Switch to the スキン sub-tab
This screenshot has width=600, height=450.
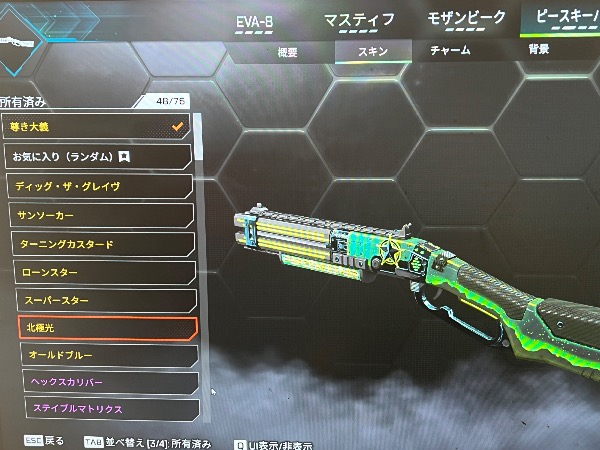(x=372, y=51)
